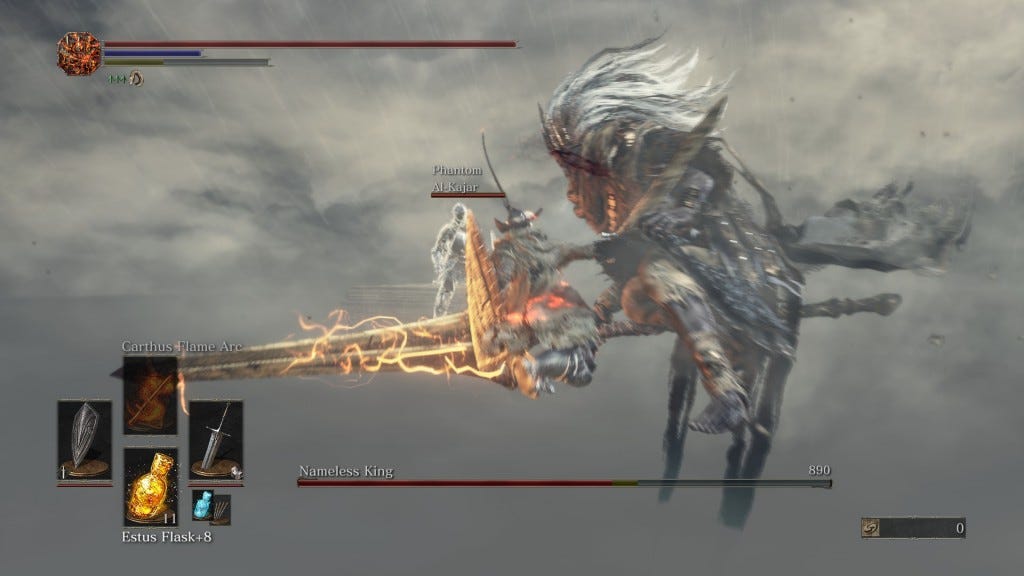This screenshot has height=576, width=1024.
Task: Click the small blue item icon
Action: click(x=204, y=506)
